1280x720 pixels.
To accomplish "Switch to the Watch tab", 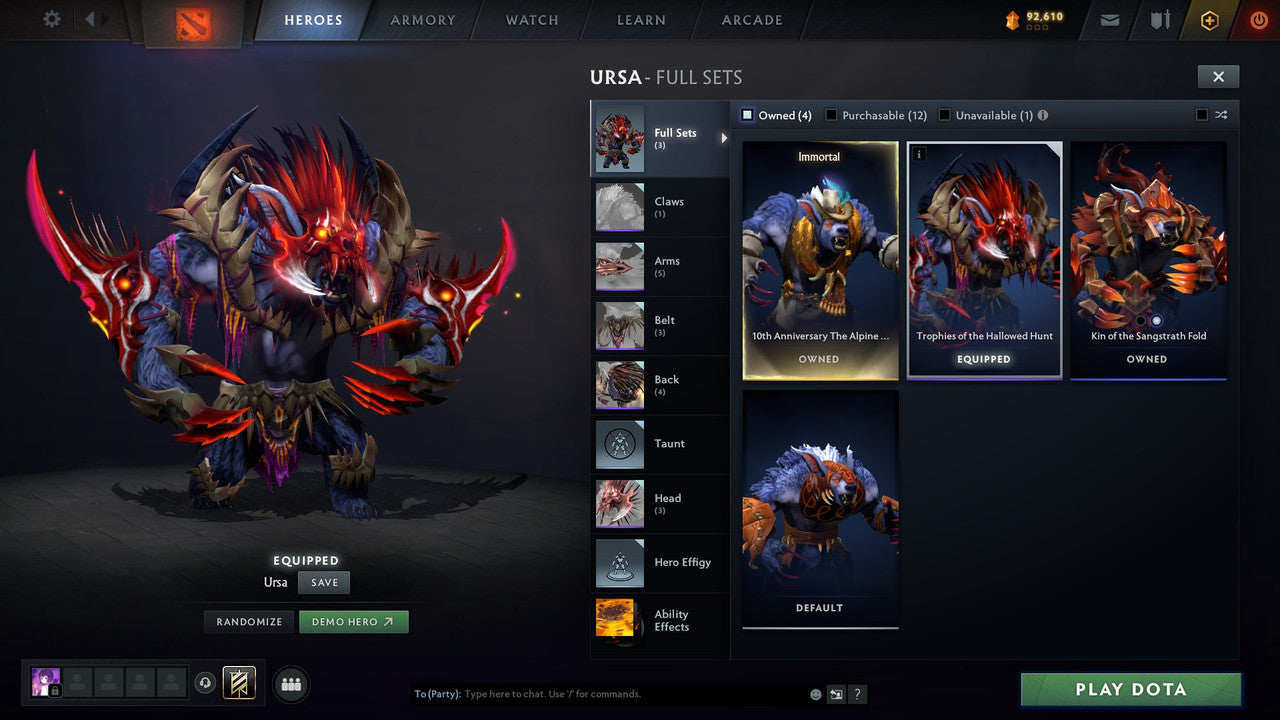I will 532,20.
